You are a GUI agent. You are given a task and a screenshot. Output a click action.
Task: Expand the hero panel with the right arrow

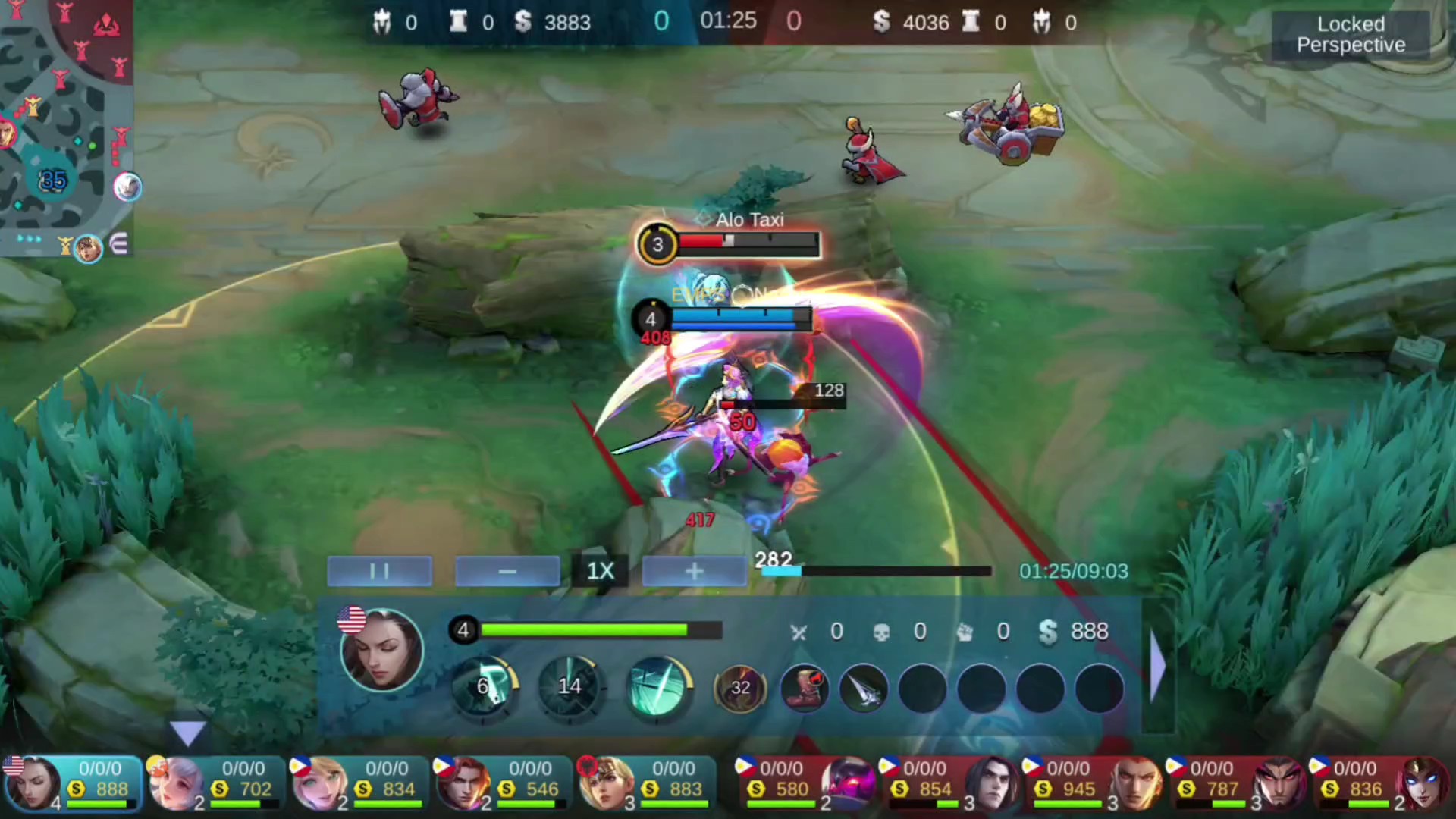[1157, 666]
